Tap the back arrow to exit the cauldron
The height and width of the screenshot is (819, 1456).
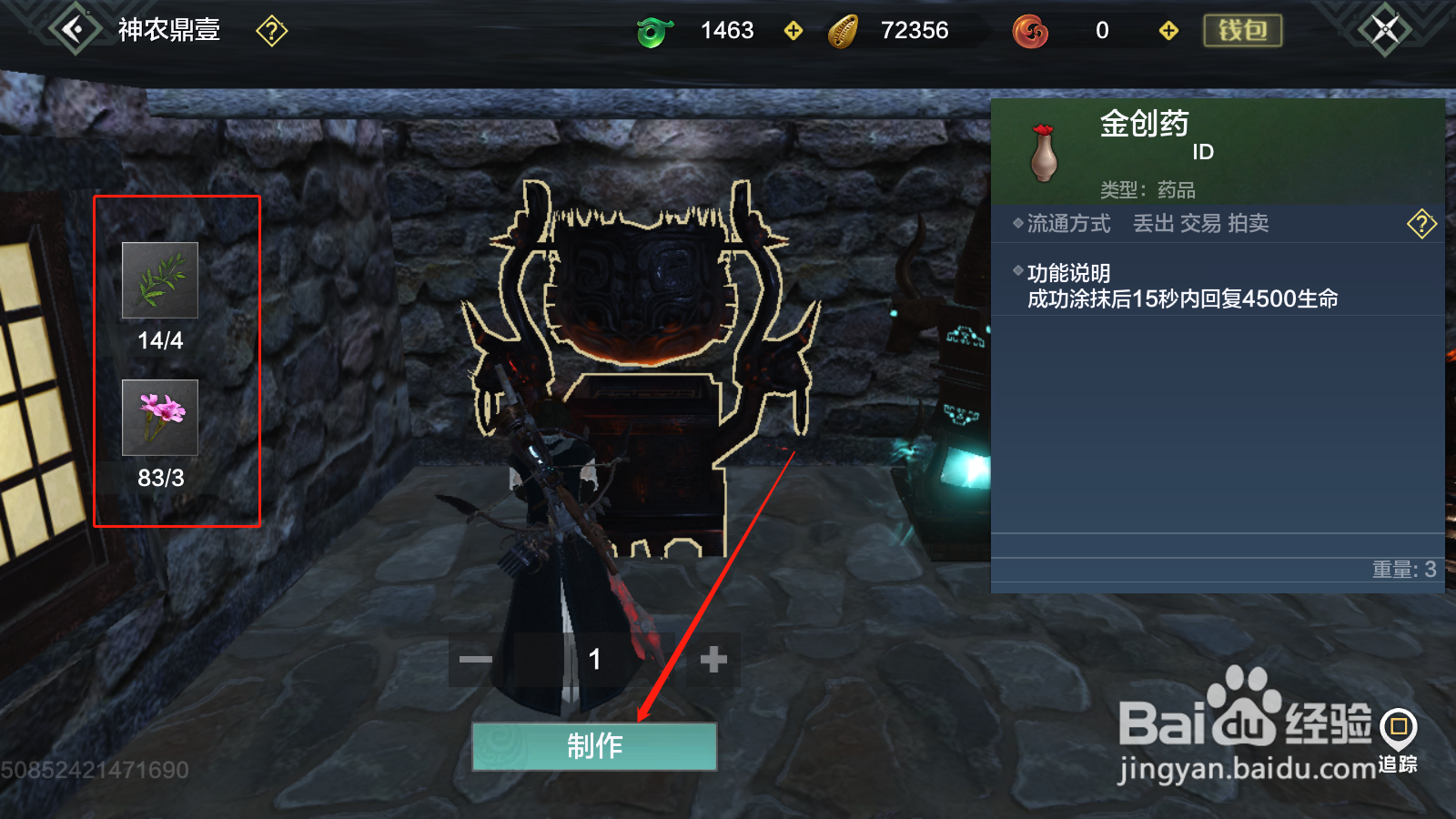tap(73, 26)
